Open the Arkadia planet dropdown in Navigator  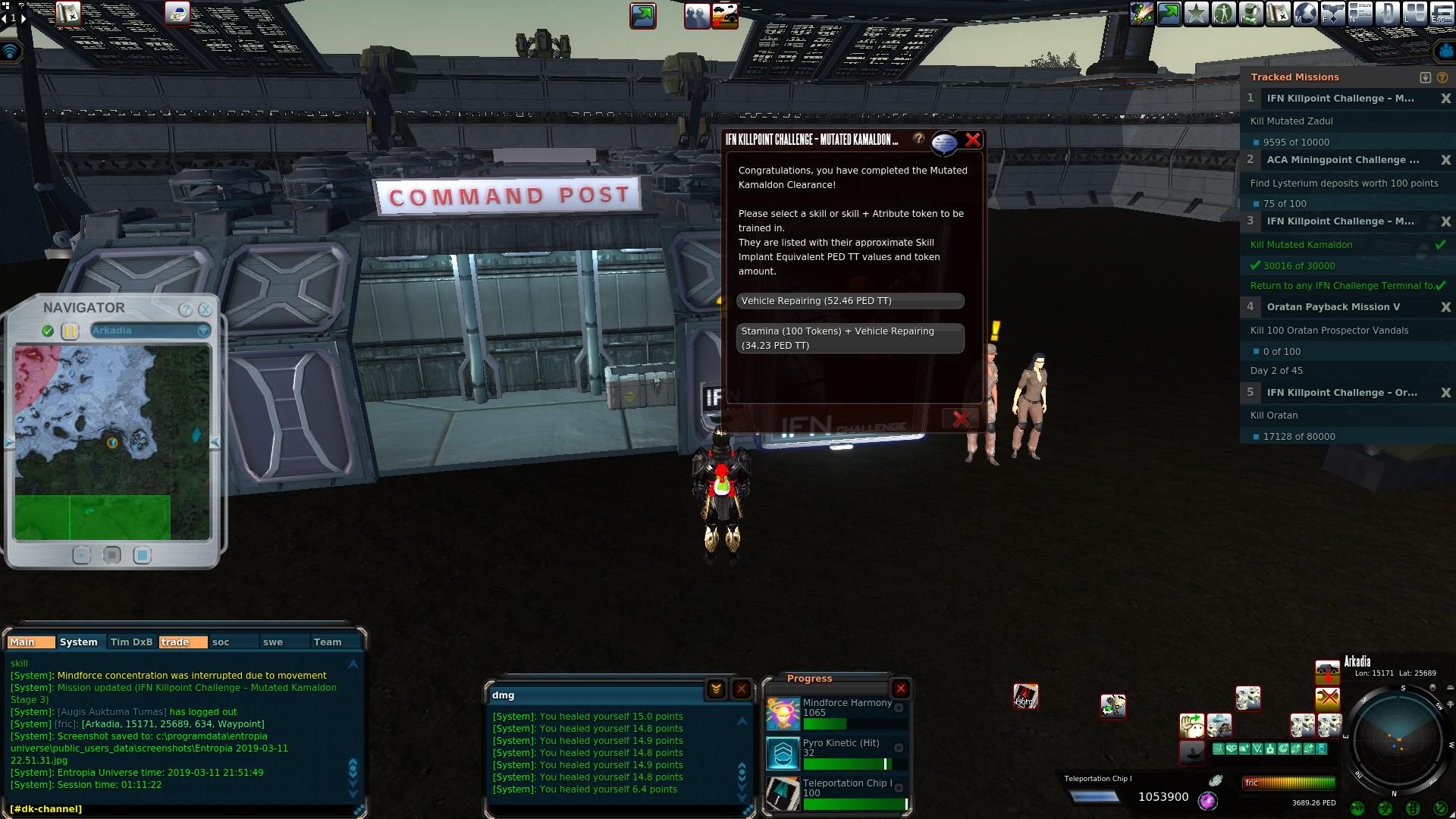point(203,331)
